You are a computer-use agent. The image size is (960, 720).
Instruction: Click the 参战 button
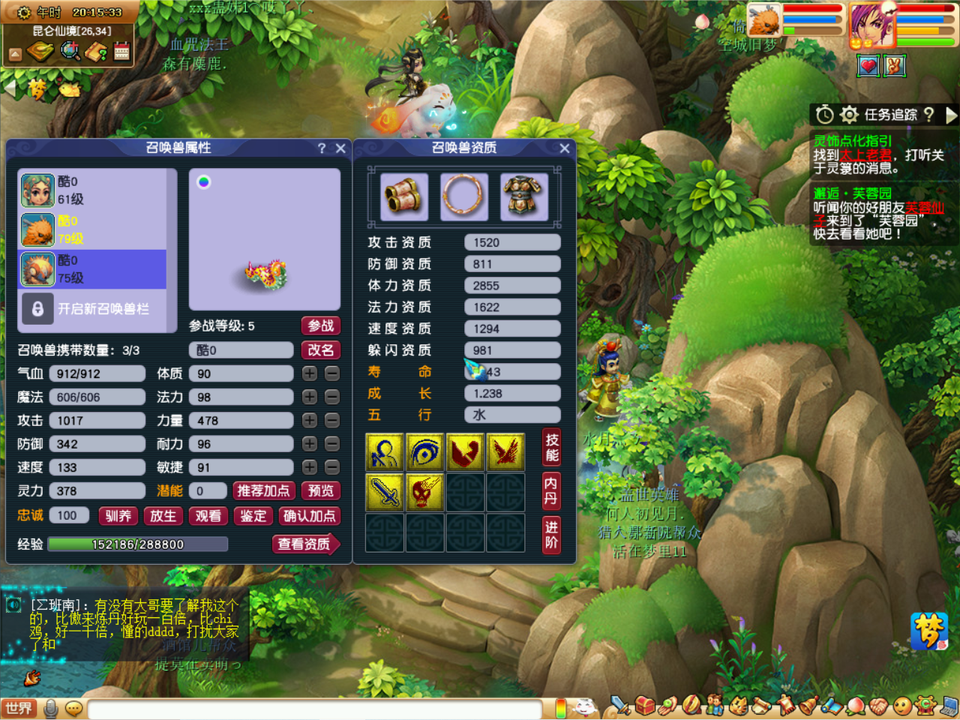(320, 326)
